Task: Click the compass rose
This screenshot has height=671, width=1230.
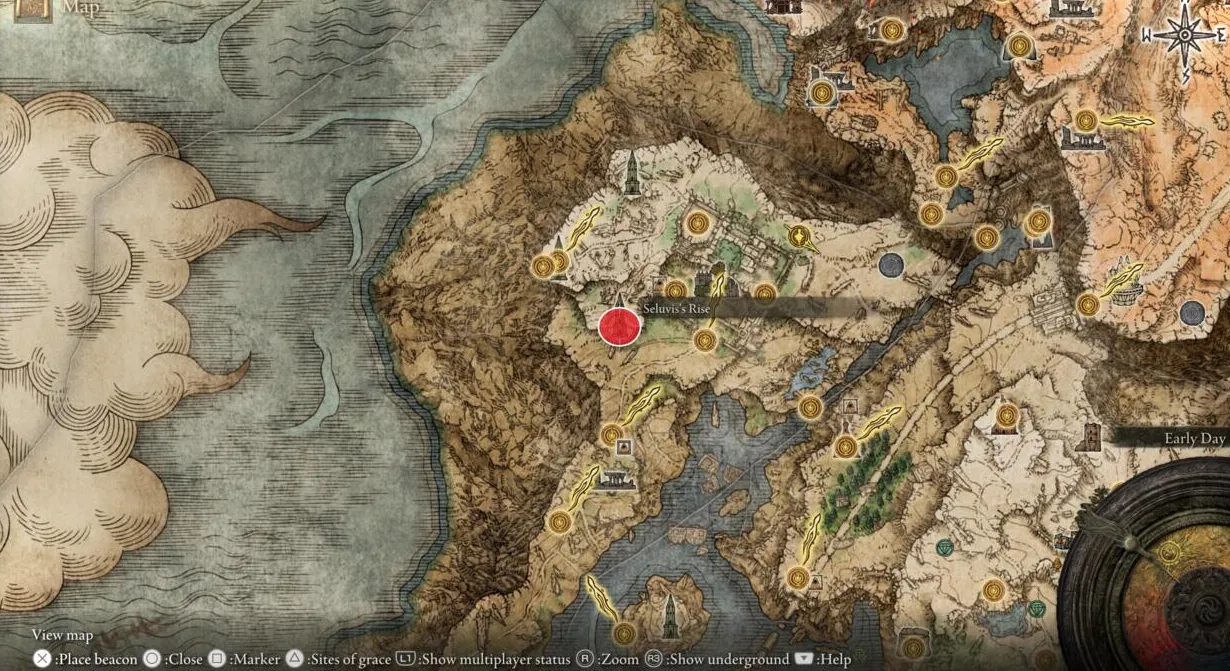Action: [1184, 36]
